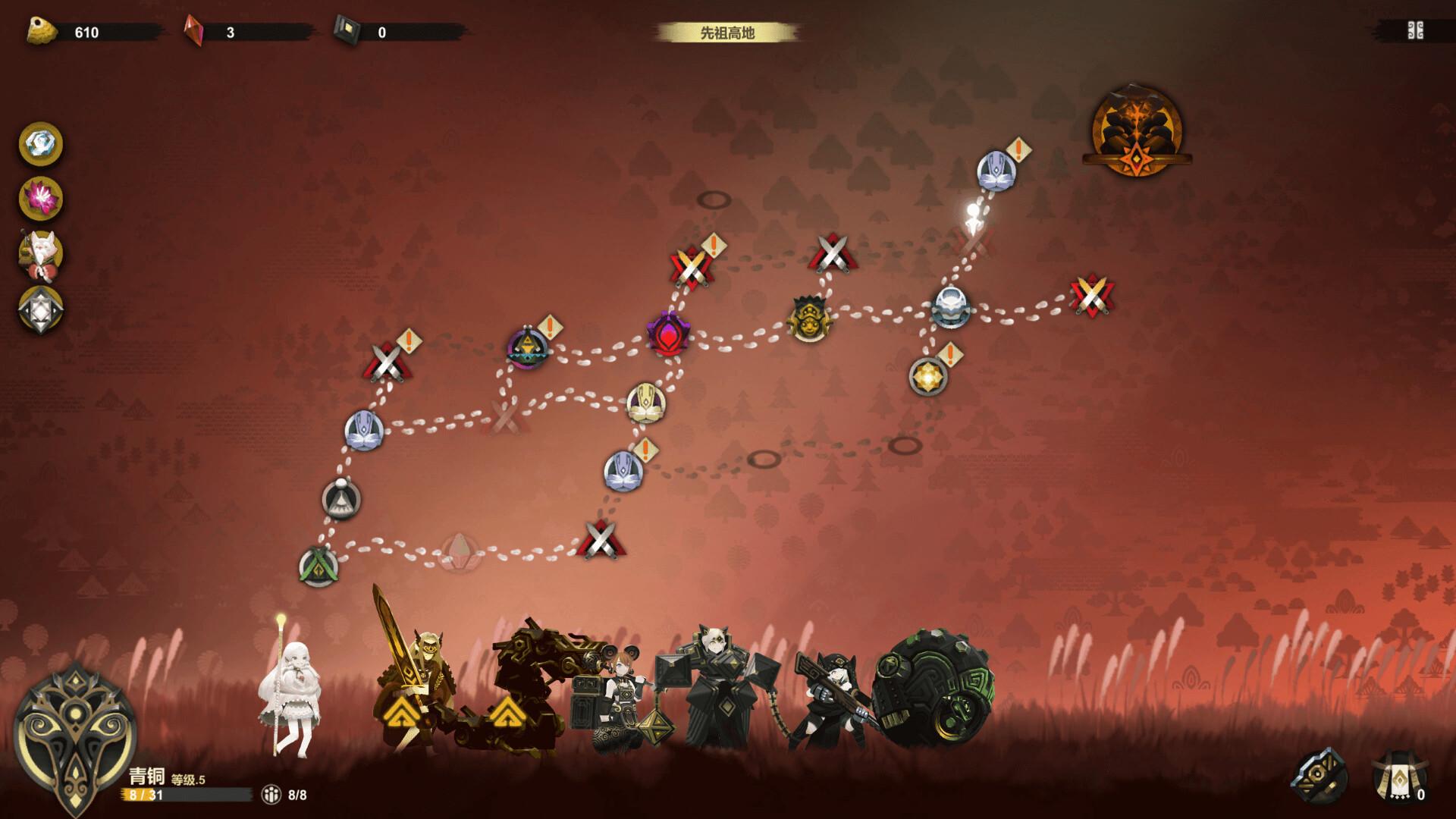Select the pink lotus relic icon
This screenshot has height=819, width=1456.
[x=41, y=199]
